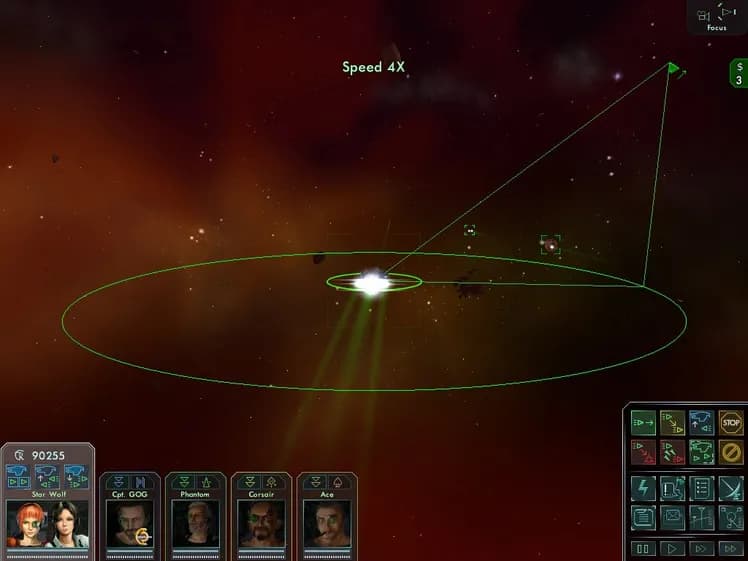Open the checklist objectives panel
The width and height of the screenshot is (748, 561).
(702, 488)
